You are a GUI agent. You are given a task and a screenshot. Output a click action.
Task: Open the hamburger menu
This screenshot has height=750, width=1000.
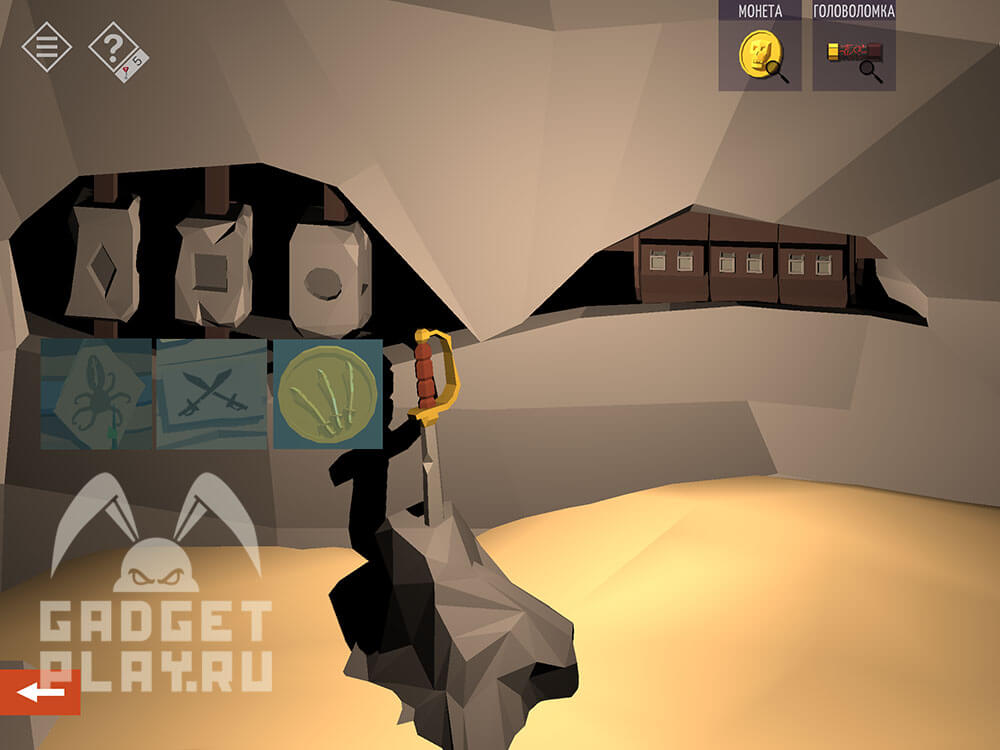[x=47, y=47]
